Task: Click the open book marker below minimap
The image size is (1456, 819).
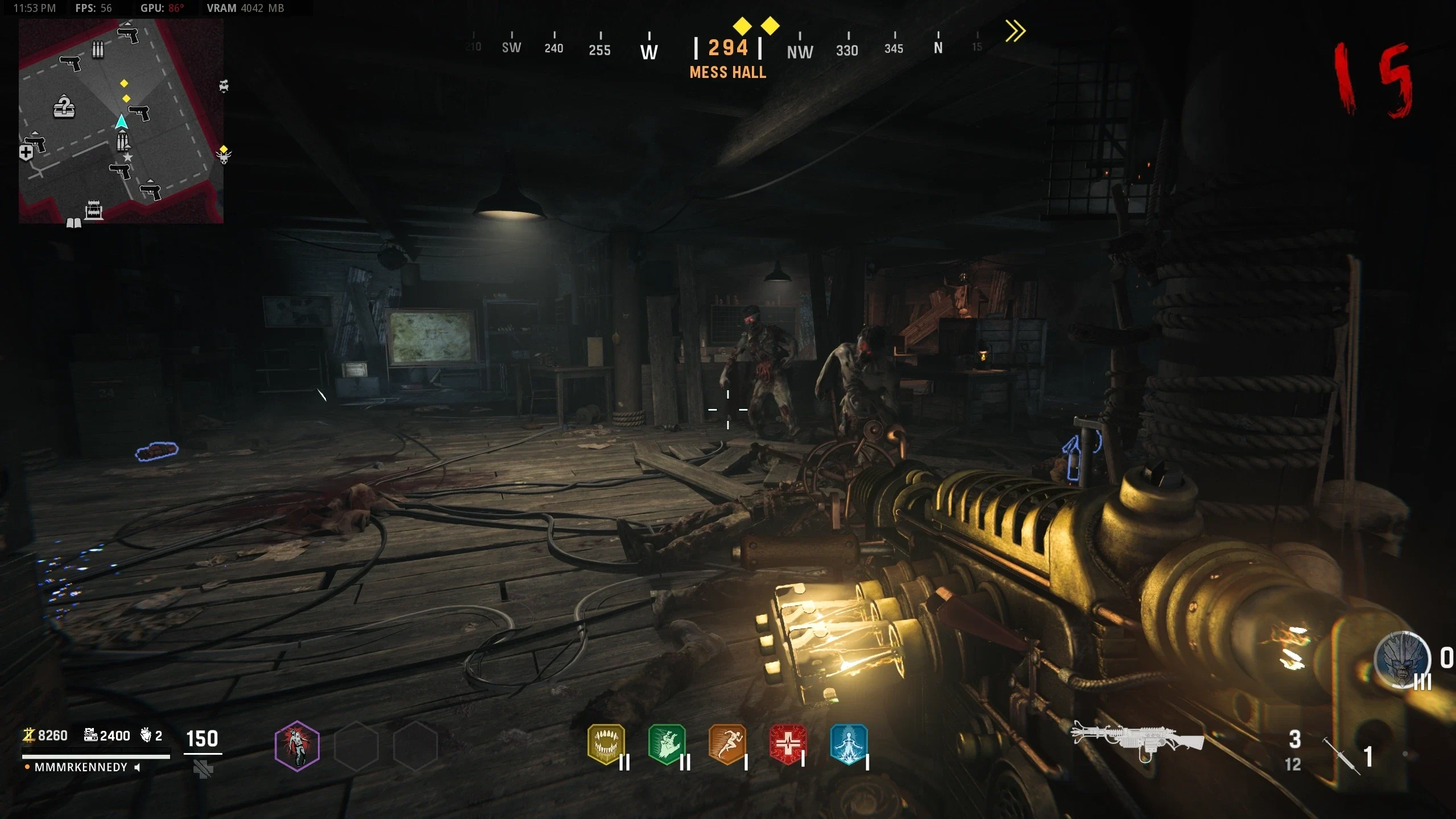Action: (74, 223)
